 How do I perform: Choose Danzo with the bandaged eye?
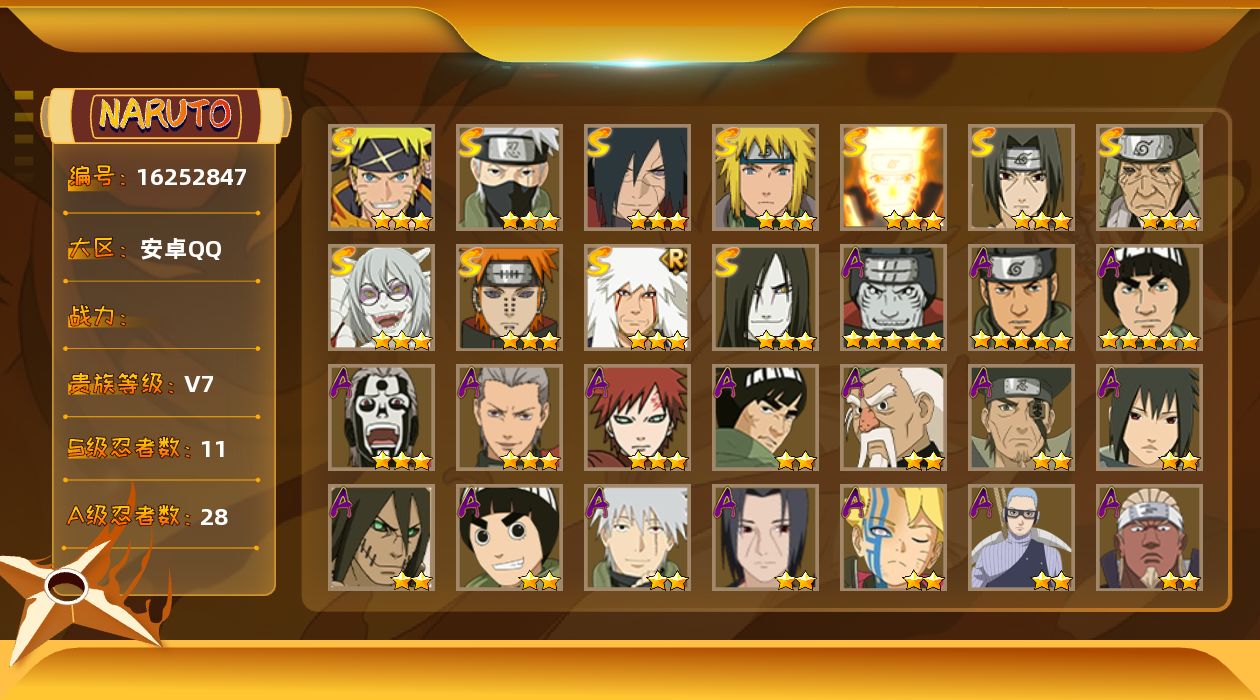tap(1021, 417)
